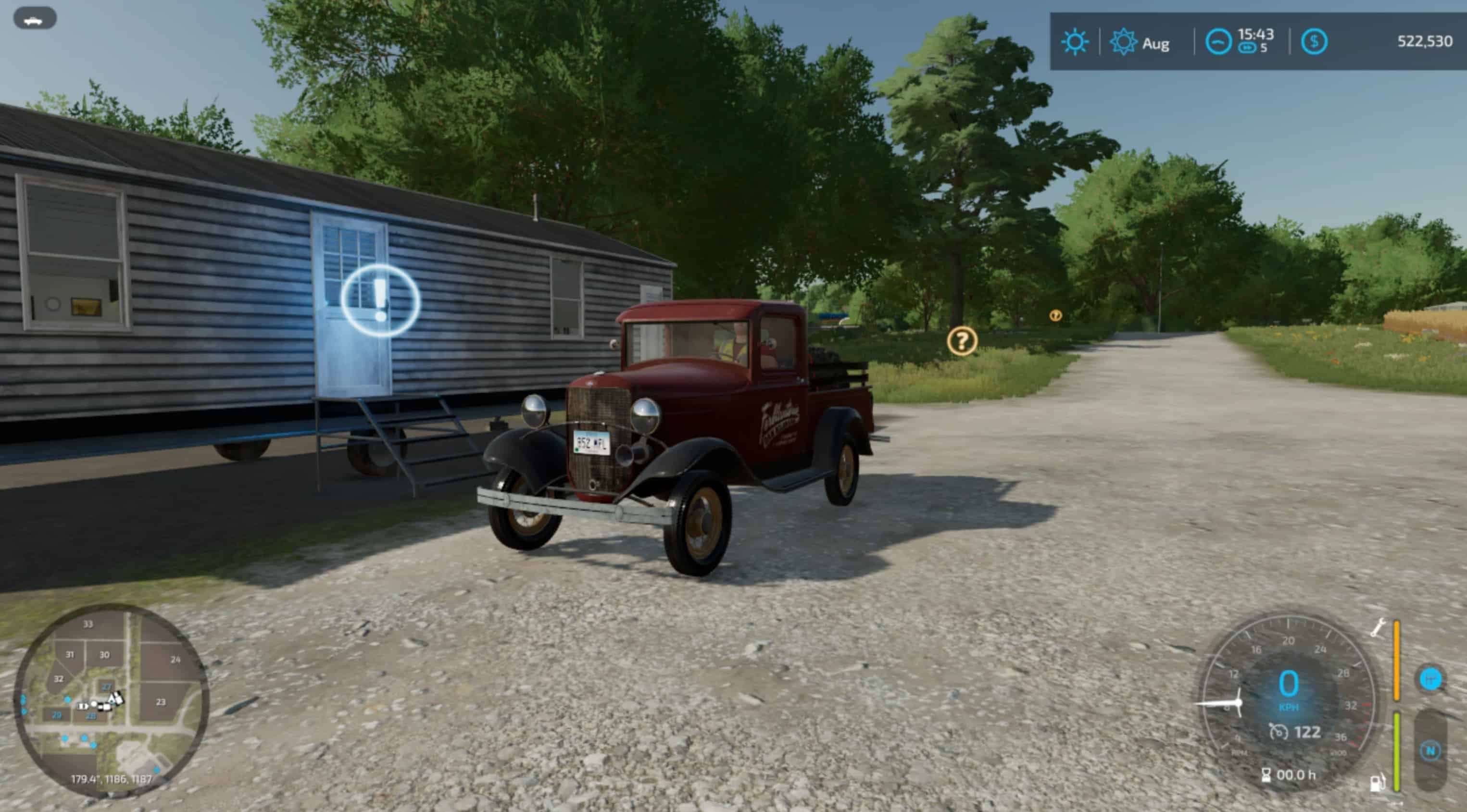Select field 33 on the minimap
The height and width of the screenshot is (812, 1467).
click(88, 624)
